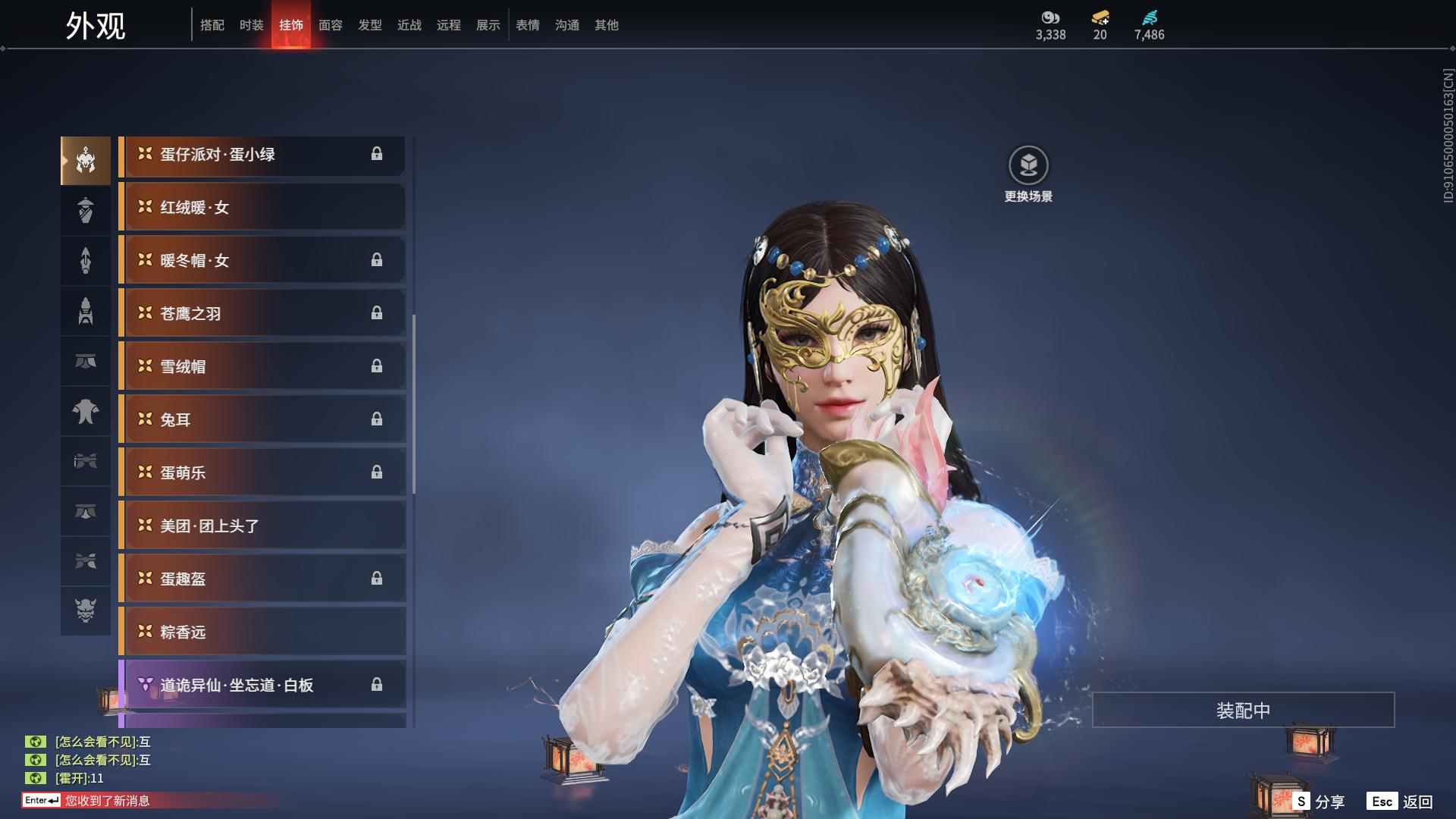1456x819 pixels.
Task: Switch to the 搭配 tab
Action: 212,25
